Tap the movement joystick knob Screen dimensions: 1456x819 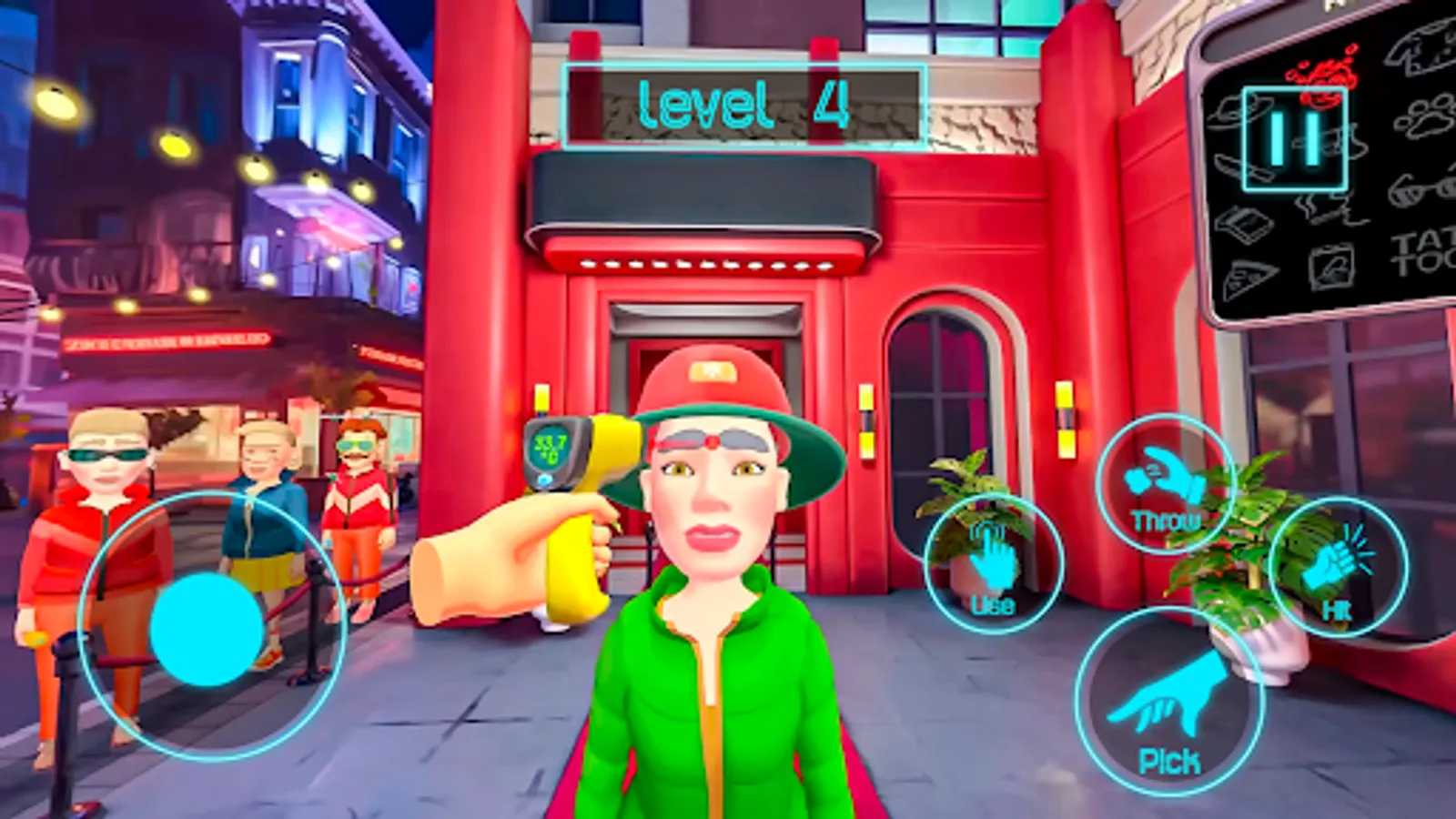coord(207,630)
